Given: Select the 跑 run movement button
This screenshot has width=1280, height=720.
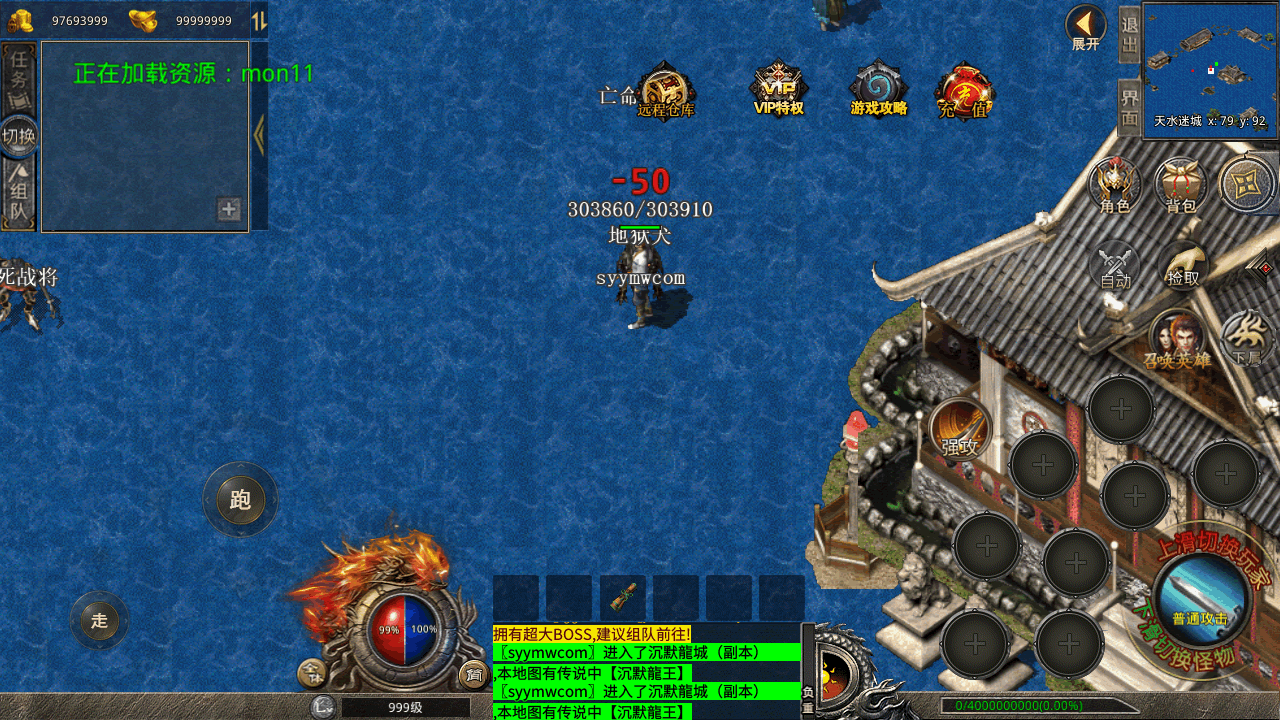Looking at the screenshot, I should (240, 499).
